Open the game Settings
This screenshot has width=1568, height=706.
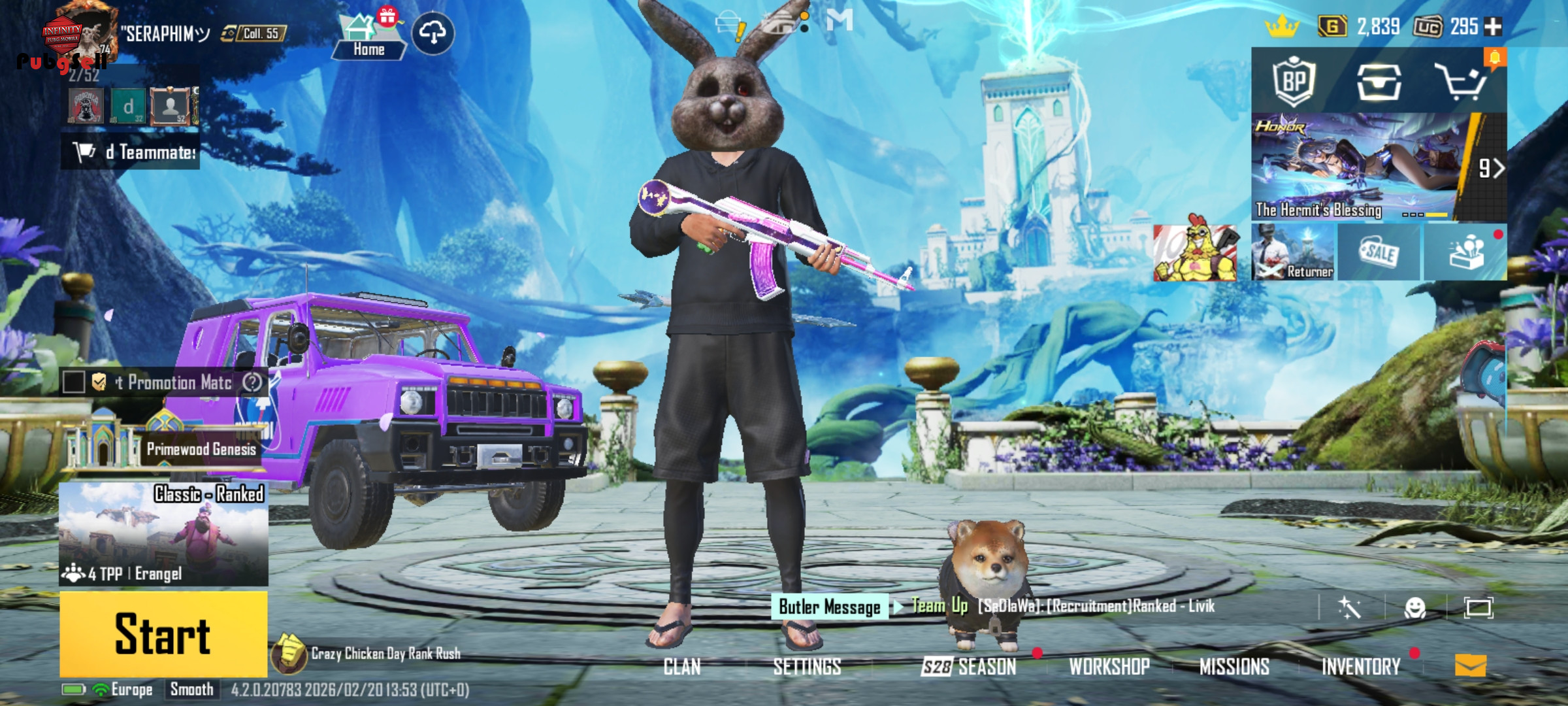pyautogui.click(x=807, y=667)
